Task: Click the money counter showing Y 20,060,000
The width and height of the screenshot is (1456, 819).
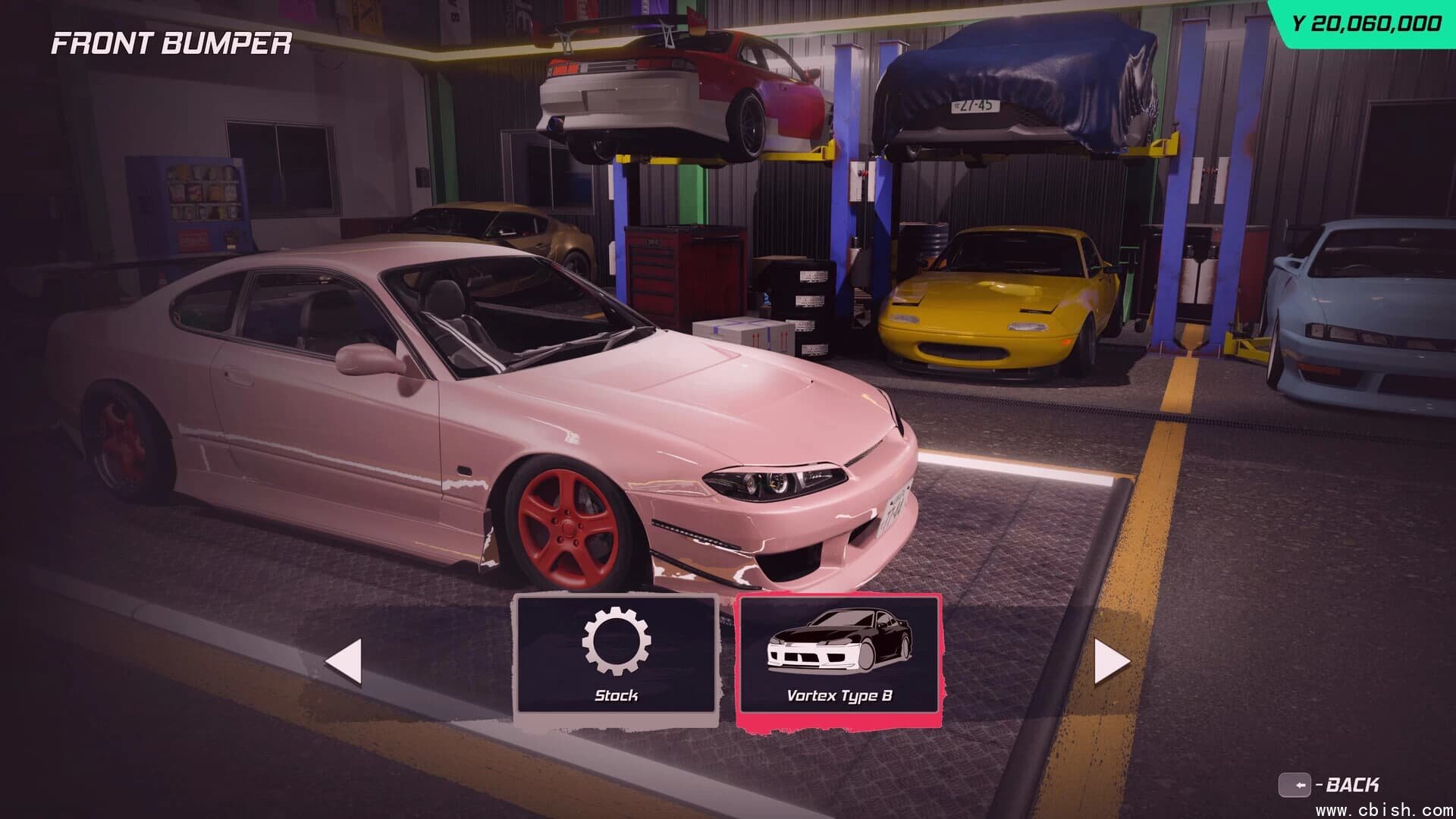Action: (x=1361, y=21)
